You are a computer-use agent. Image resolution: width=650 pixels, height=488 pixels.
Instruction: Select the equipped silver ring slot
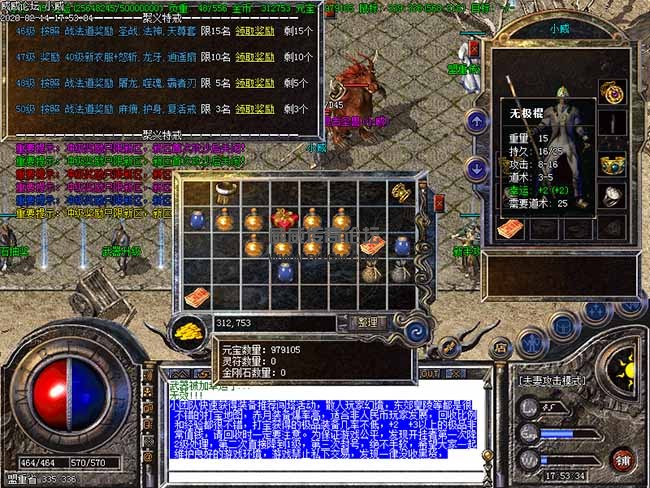pyautogui.click(x=611, y=196)
